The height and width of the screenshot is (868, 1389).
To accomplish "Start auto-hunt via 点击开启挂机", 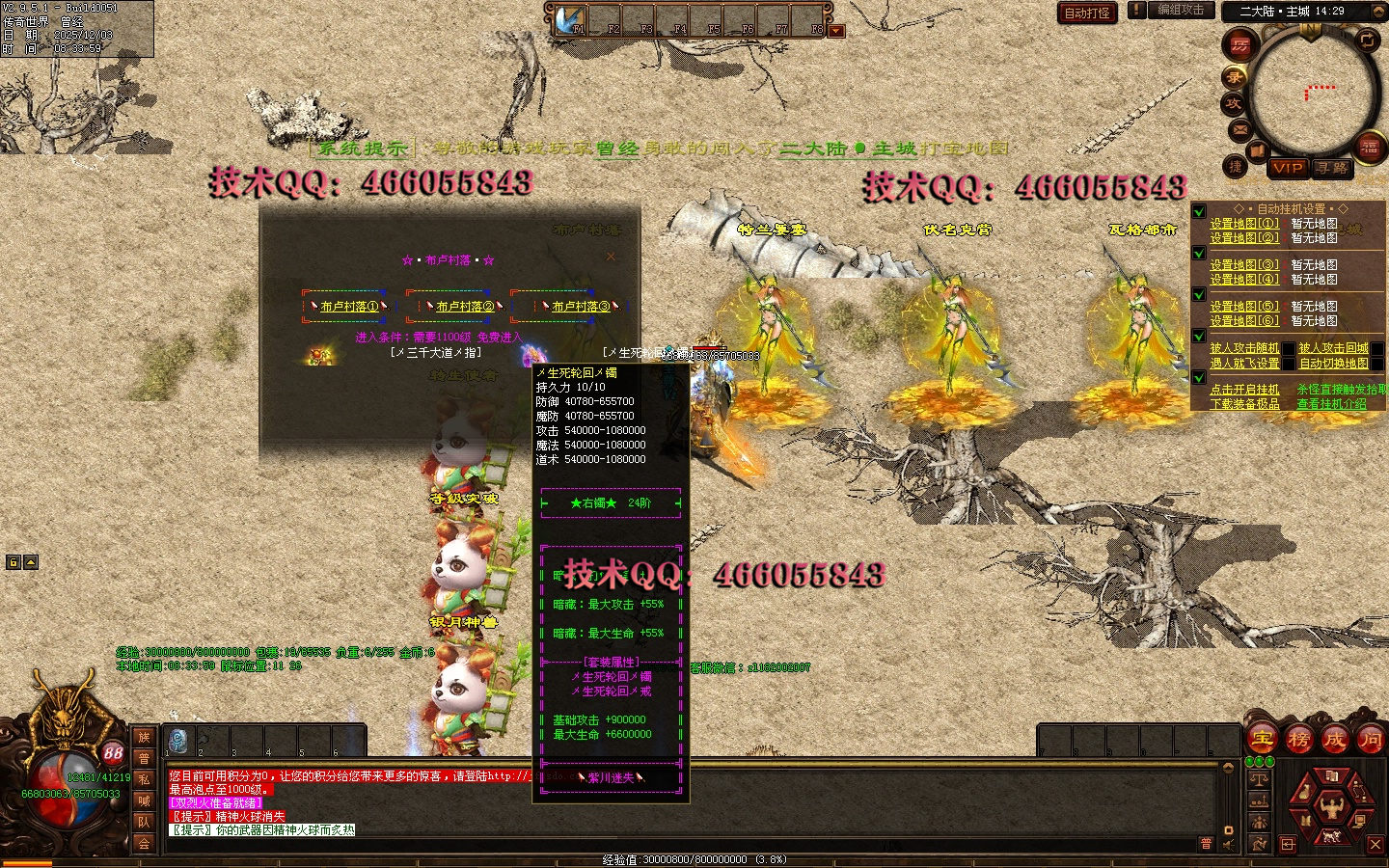I will 1244,390.
